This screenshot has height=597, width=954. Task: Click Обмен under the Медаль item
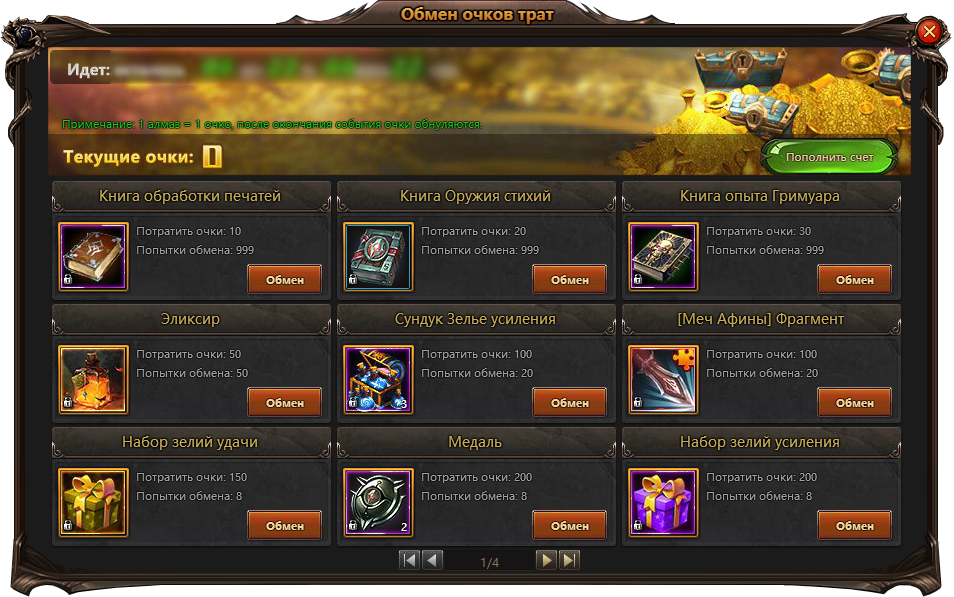569,526
